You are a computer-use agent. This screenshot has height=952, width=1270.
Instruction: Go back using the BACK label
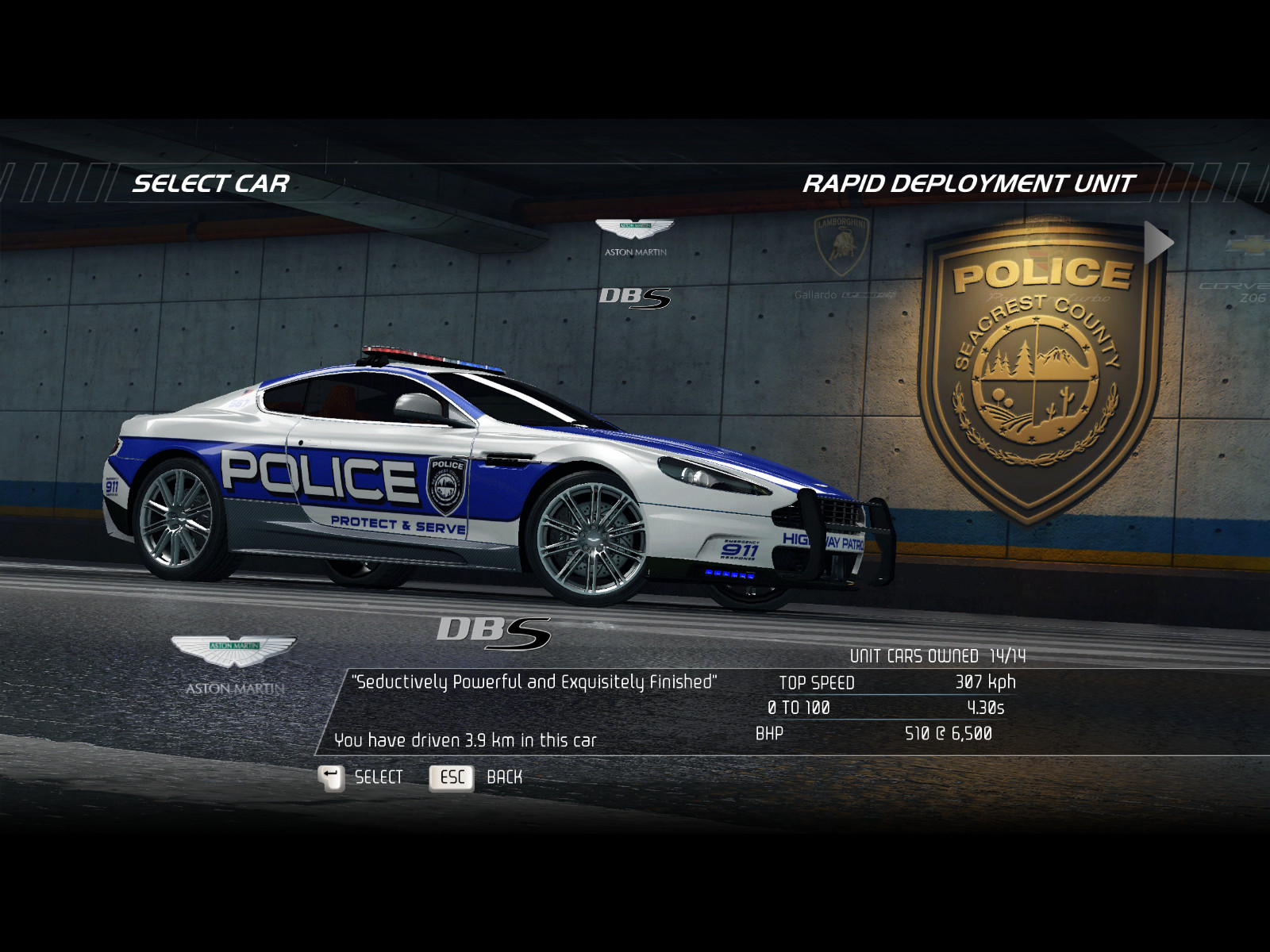[x=504, y=777]
